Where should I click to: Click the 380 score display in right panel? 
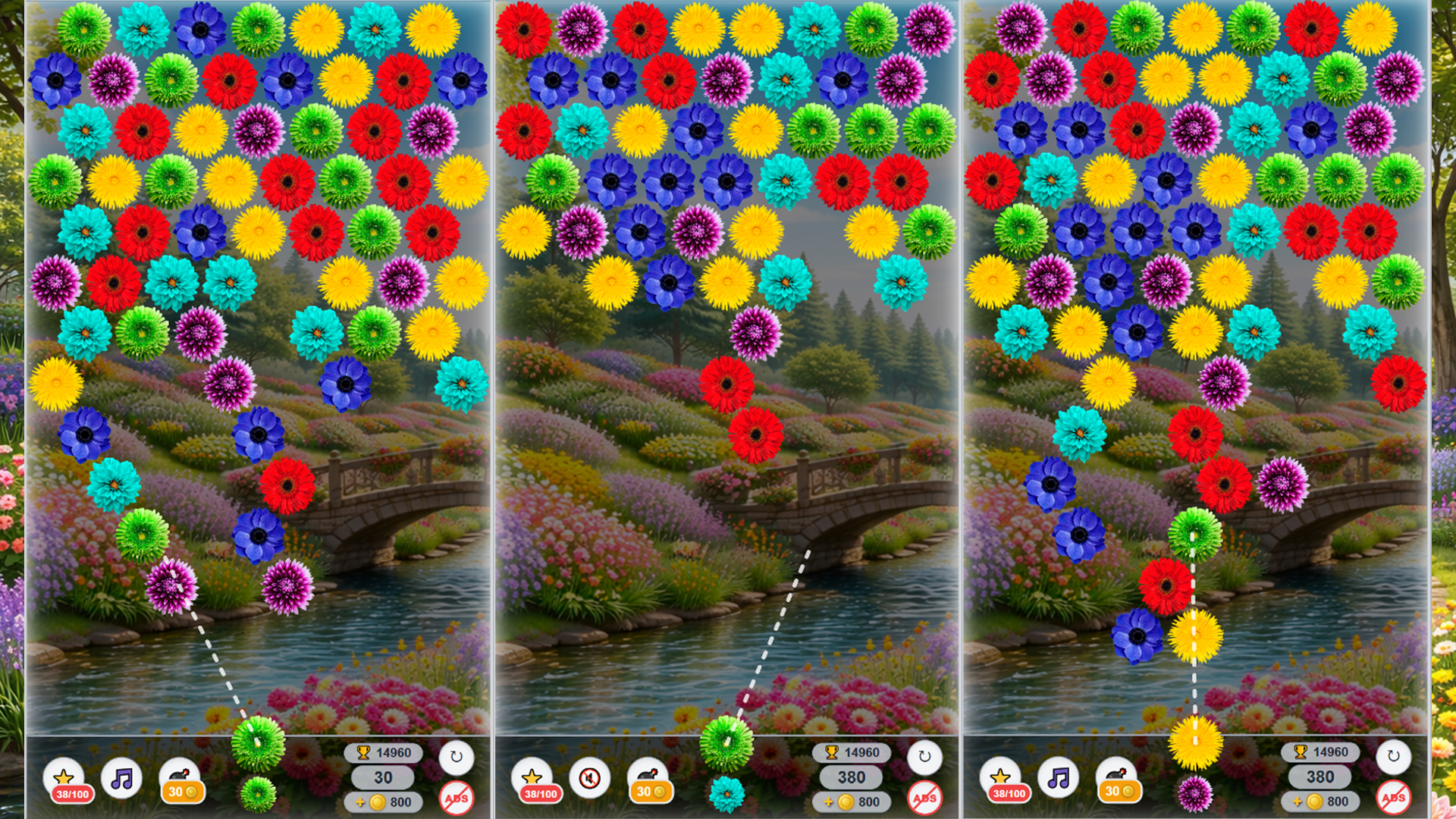[x=1318, y=778]
